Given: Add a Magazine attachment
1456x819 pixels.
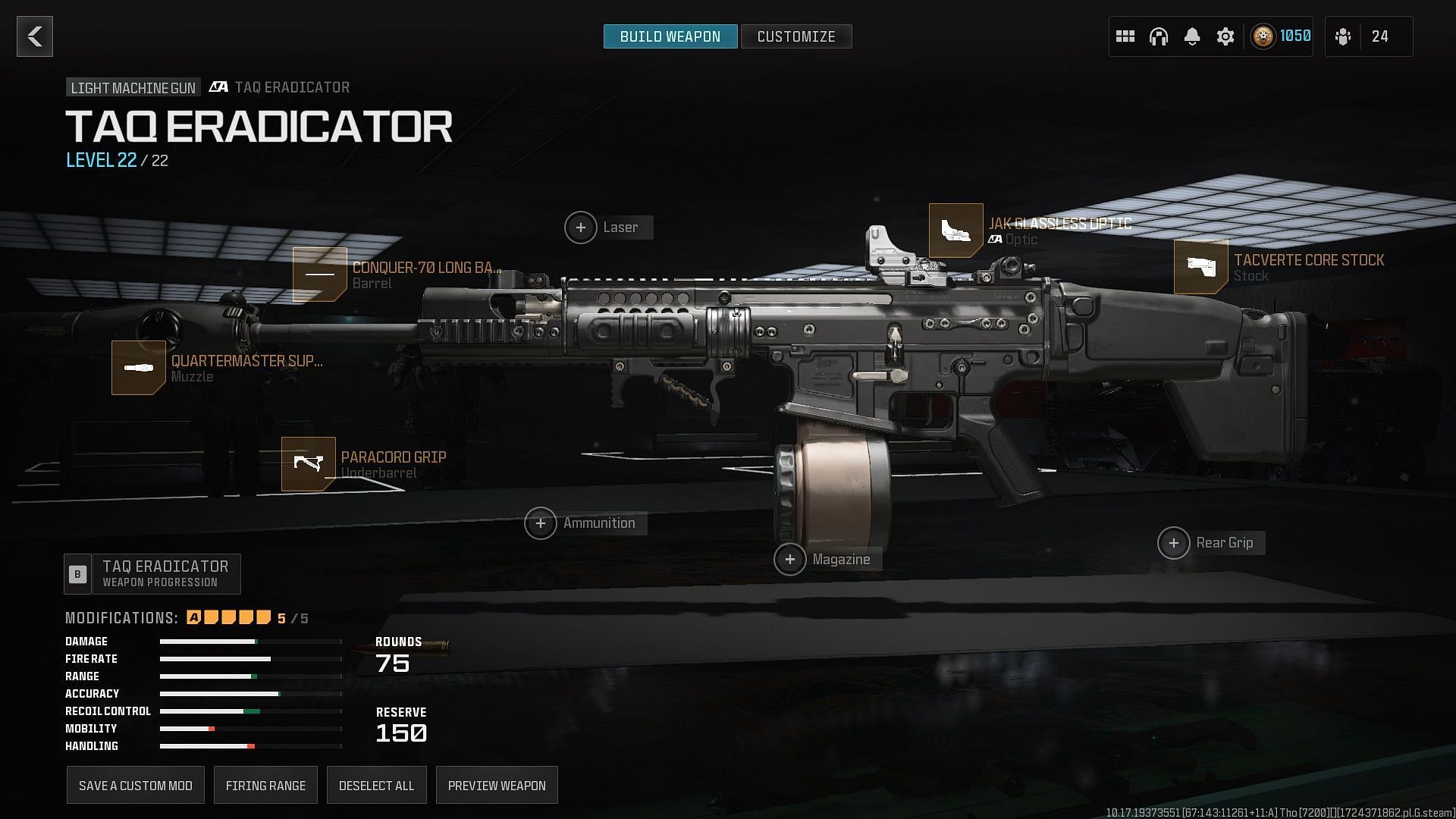Looking at the screenshot, I should (x=790, y=560).
